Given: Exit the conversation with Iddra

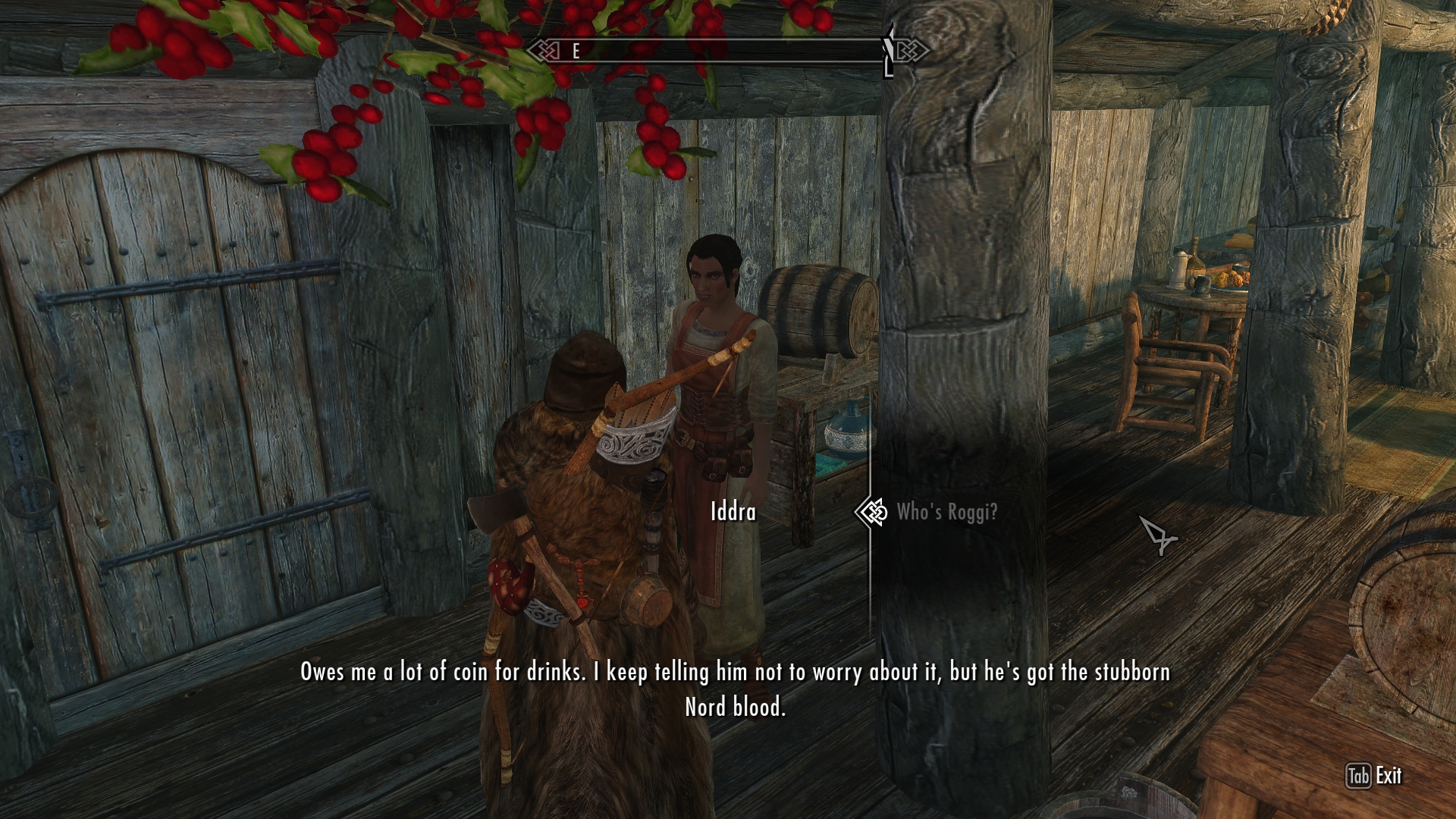Looking at the screenshot, I should 1373,776.
